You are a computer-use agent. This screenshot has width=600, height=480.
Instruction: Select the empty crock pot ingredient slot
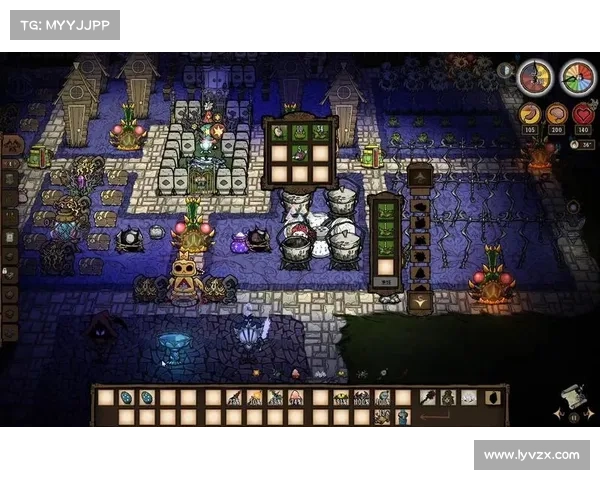(385, 267)
